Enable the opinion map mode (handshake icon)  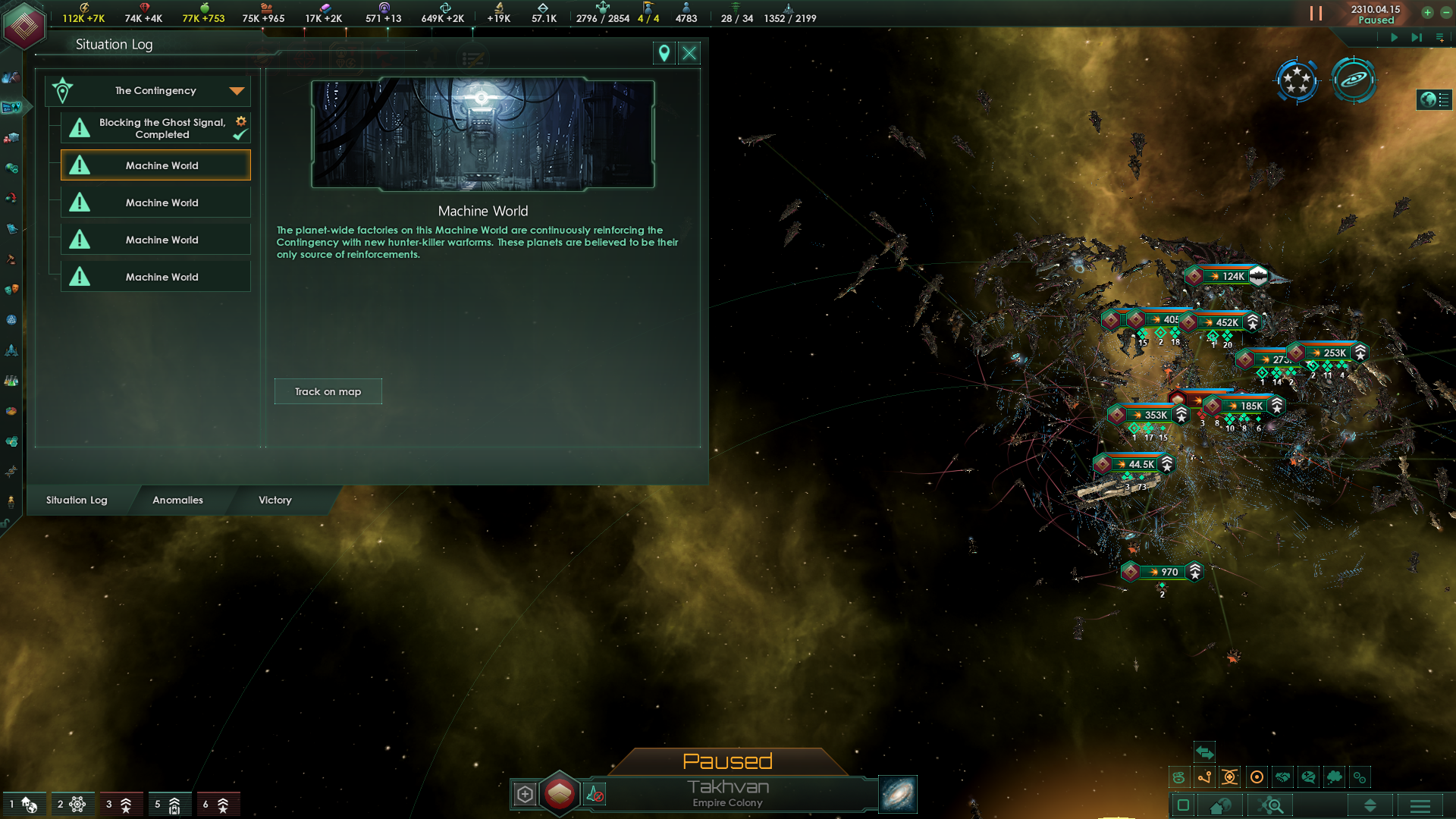coord(1285,777)
